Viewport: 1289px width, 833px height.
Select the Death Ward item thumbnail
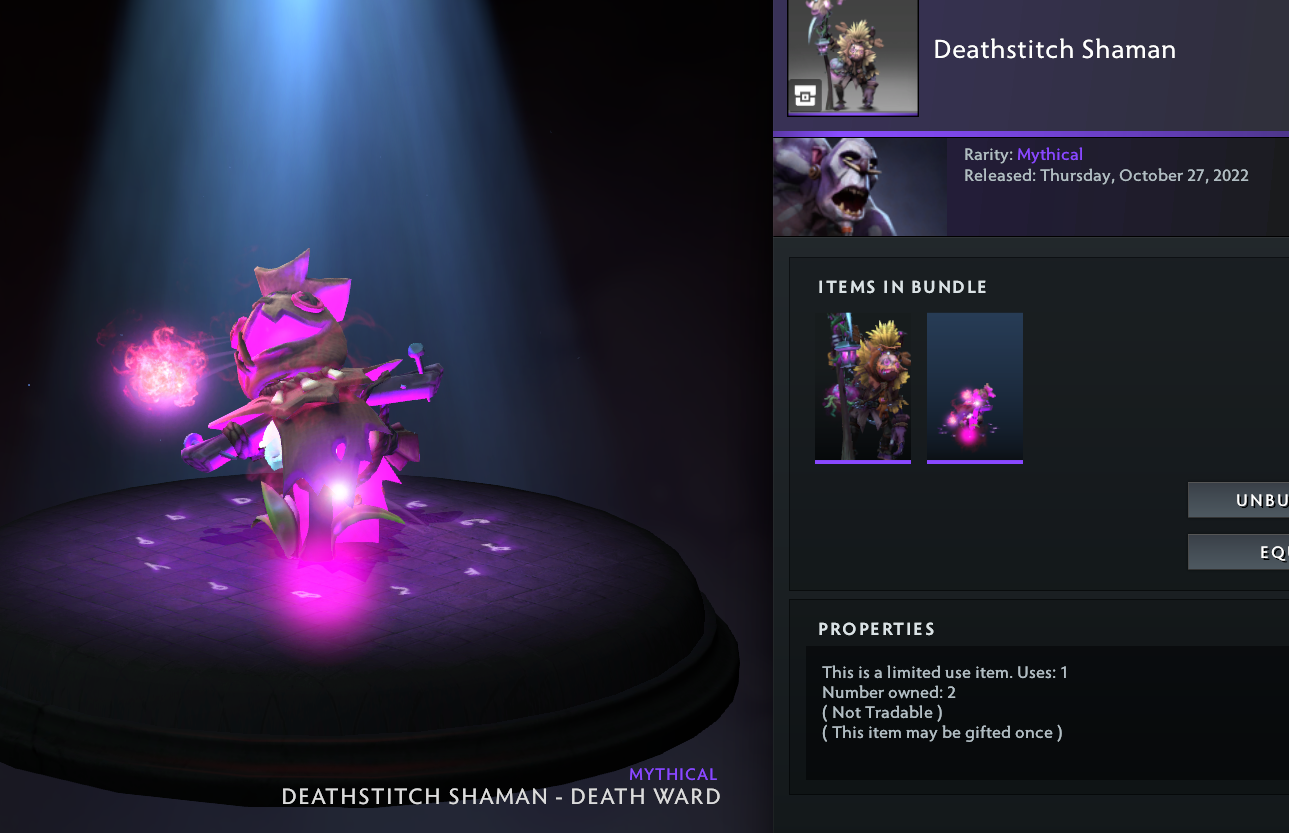pyautogui.click(x=975, y=388)
